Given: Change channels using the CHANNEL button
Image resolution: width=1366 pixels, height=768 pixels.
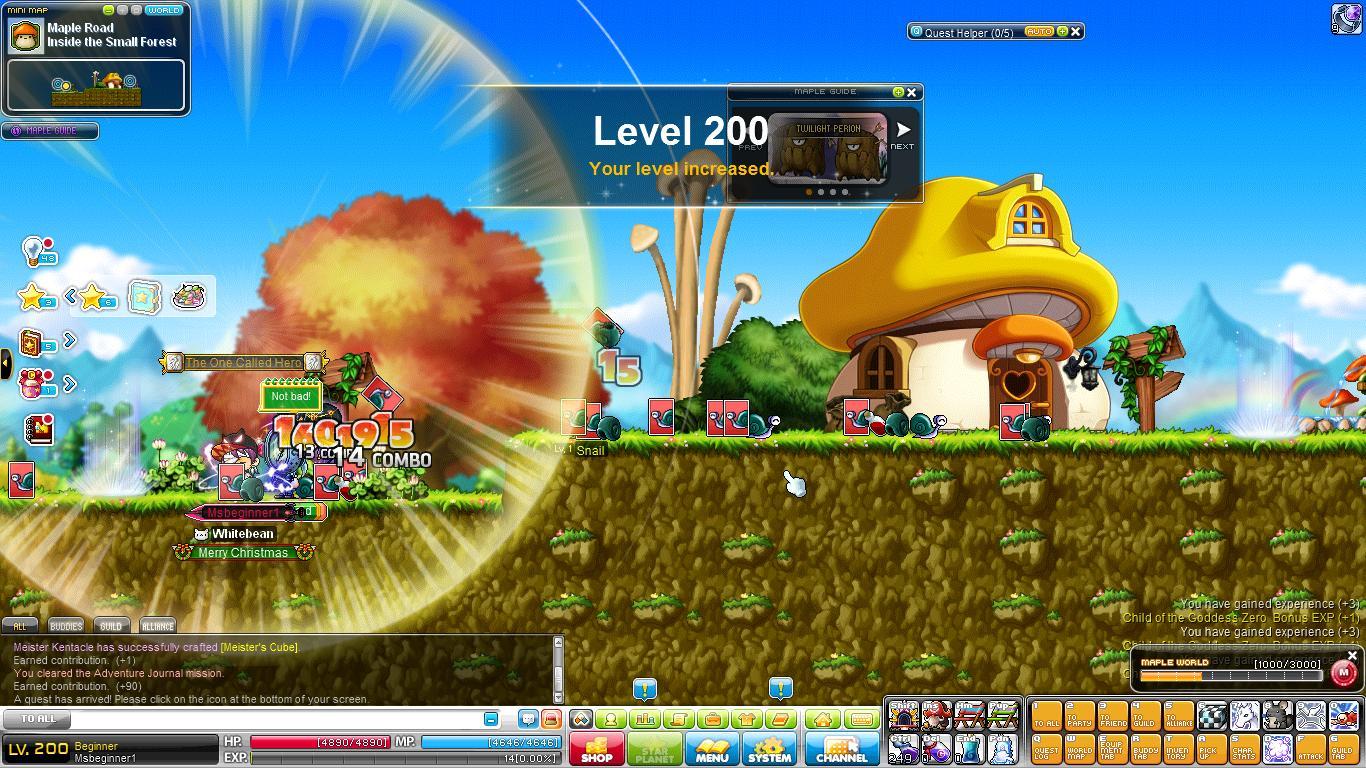Looking at the screenshot, I should point(842,748).
